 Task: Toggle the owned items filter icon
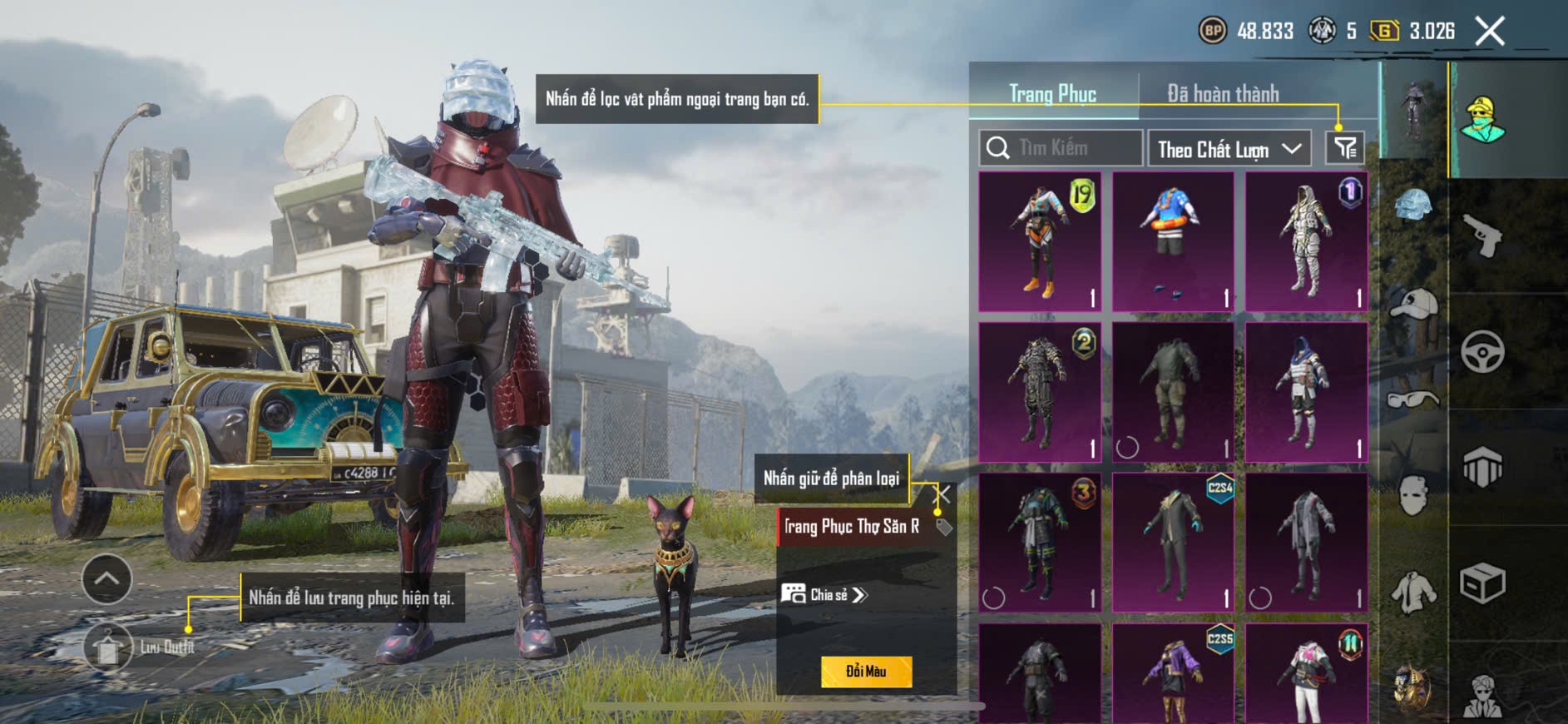pos(1344,148)
